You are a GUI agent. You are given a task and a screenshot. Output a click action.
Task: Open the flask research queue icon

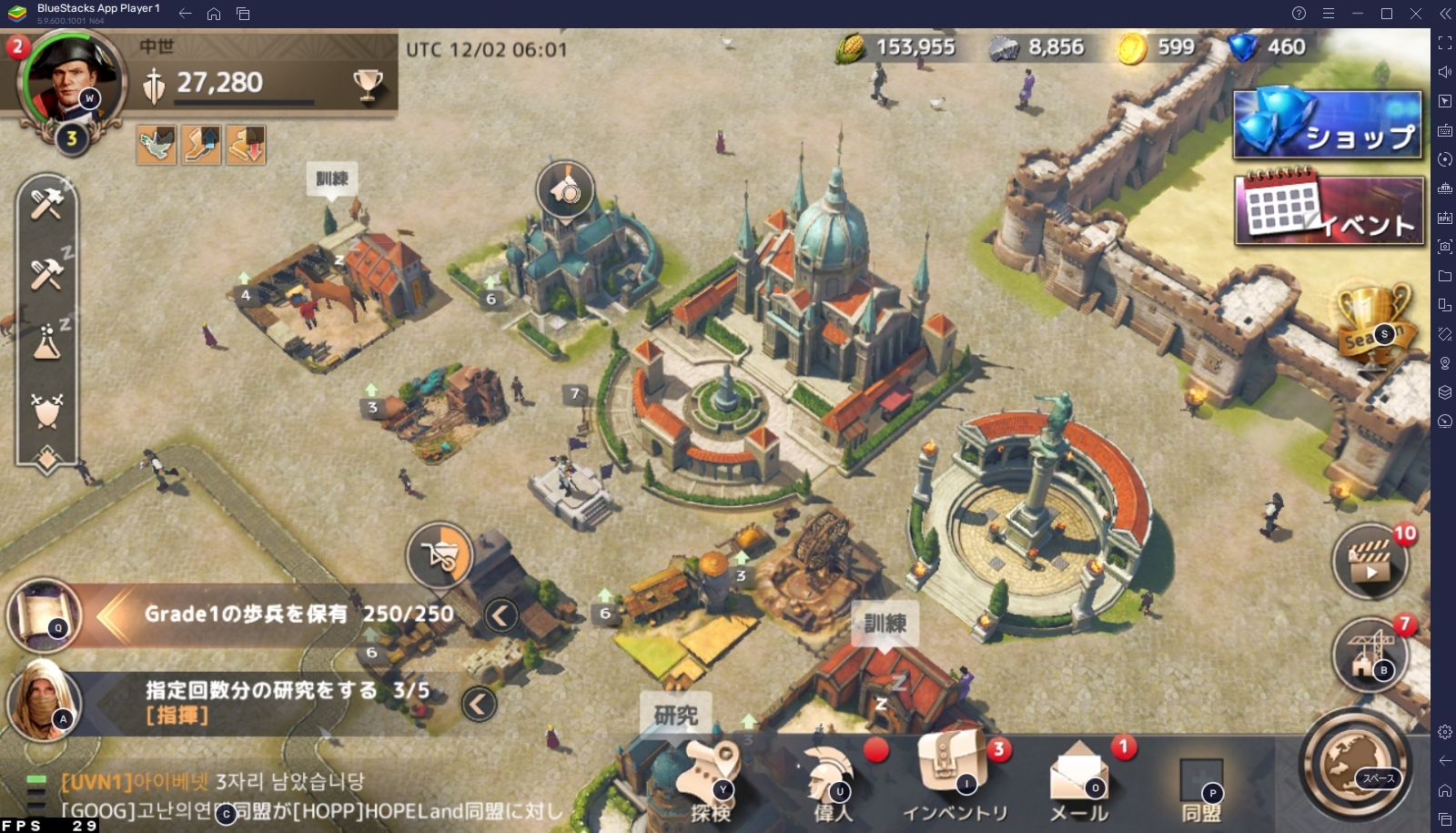[x=46, y=342]
